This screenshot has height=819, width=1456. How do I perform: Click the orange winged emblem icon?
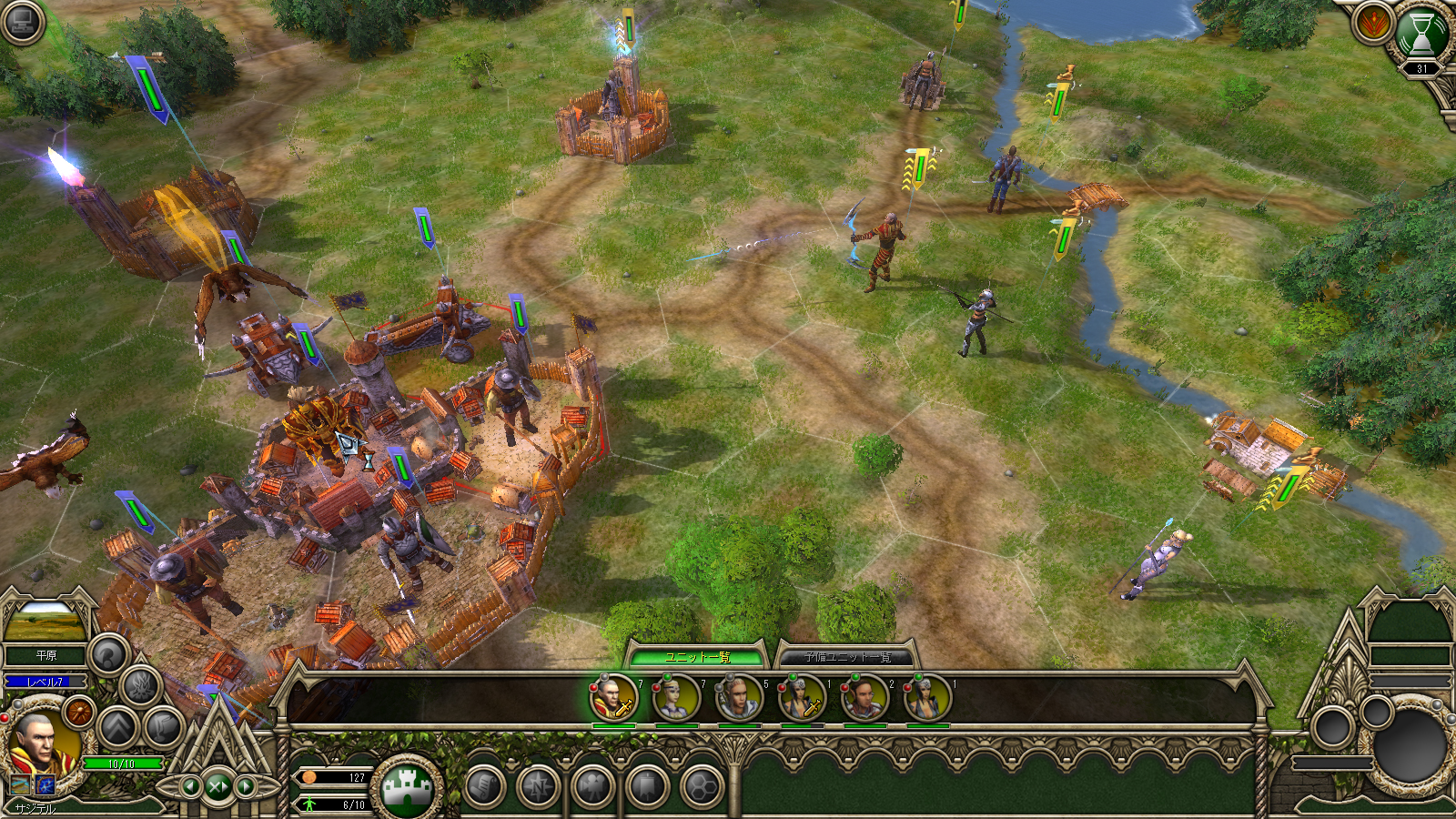coord(1371,23)
